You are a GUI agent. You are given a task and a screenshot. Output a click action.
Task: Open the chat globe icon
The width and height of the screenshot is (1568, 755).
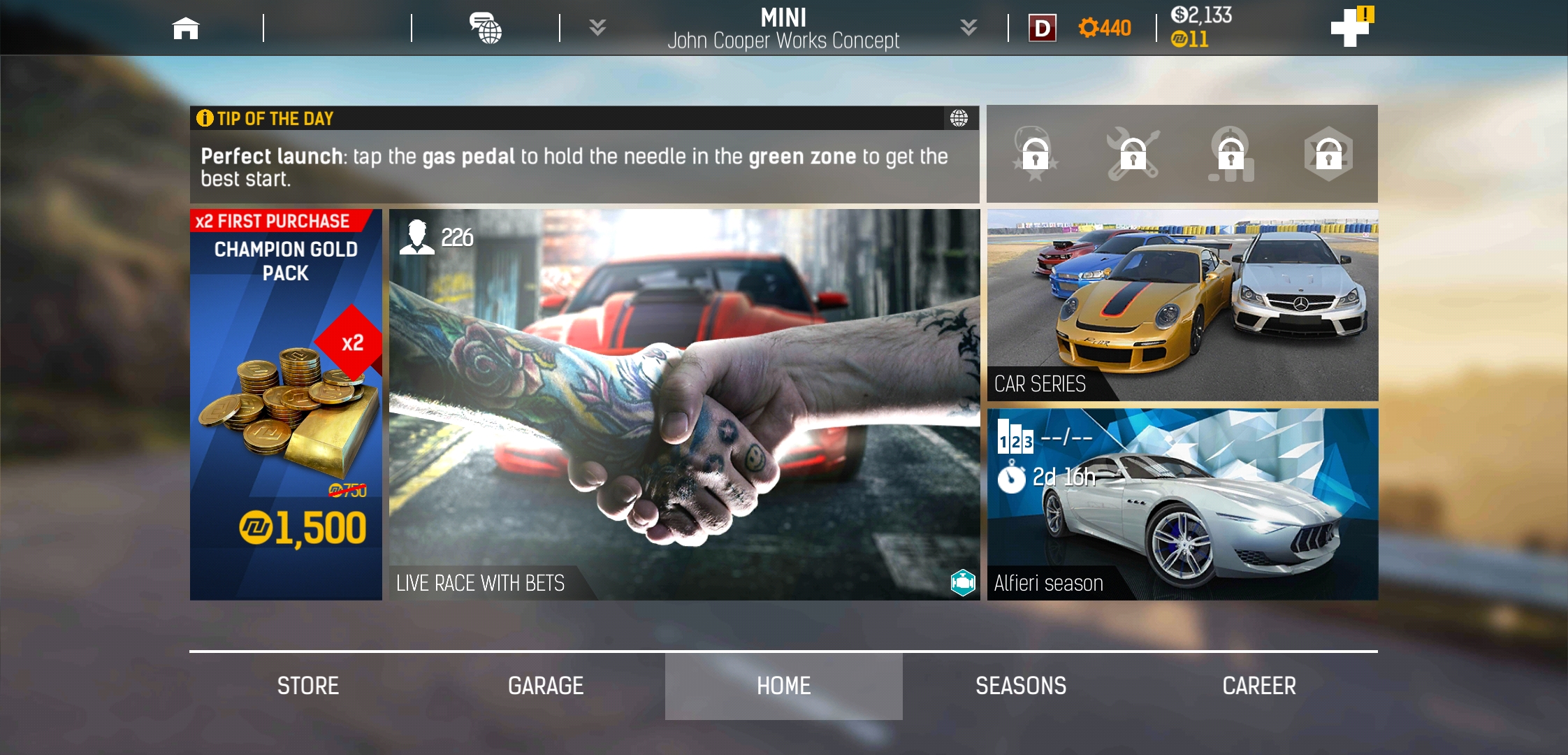(x=486, y=28)
